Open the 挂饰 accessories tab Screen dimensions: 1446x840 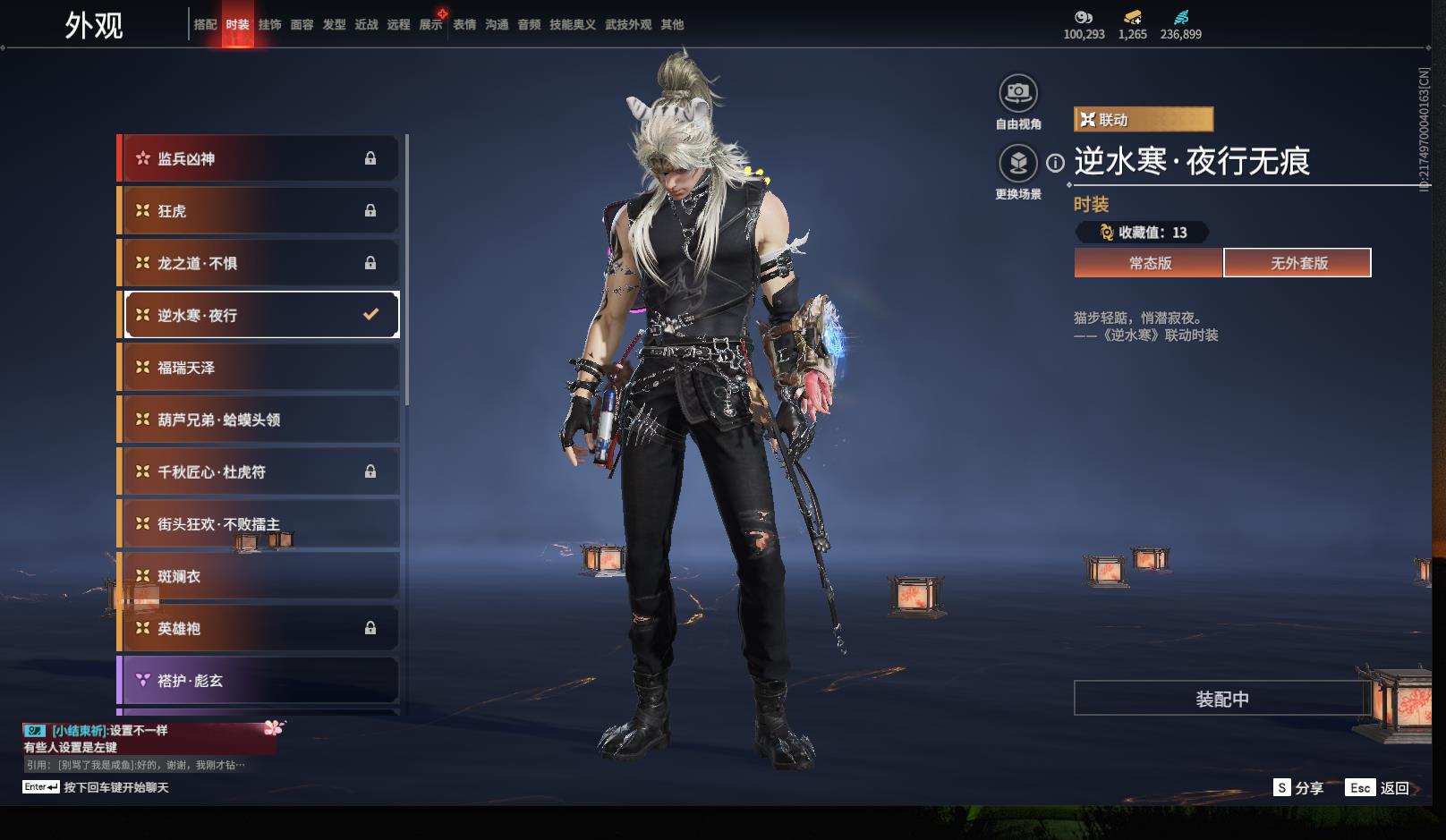[269, 25]
